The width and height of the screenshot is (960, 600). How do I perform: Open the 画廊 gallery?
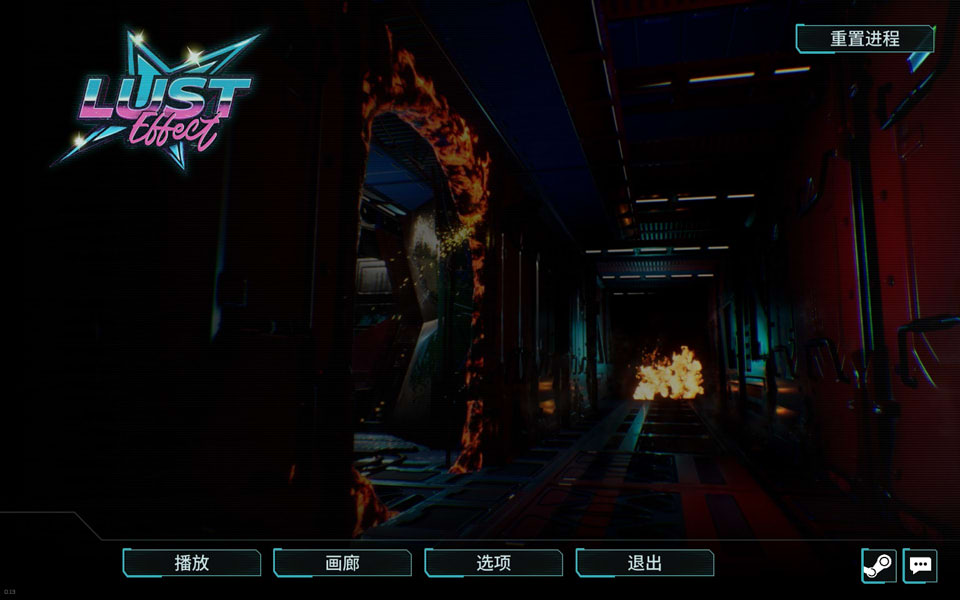342,563
